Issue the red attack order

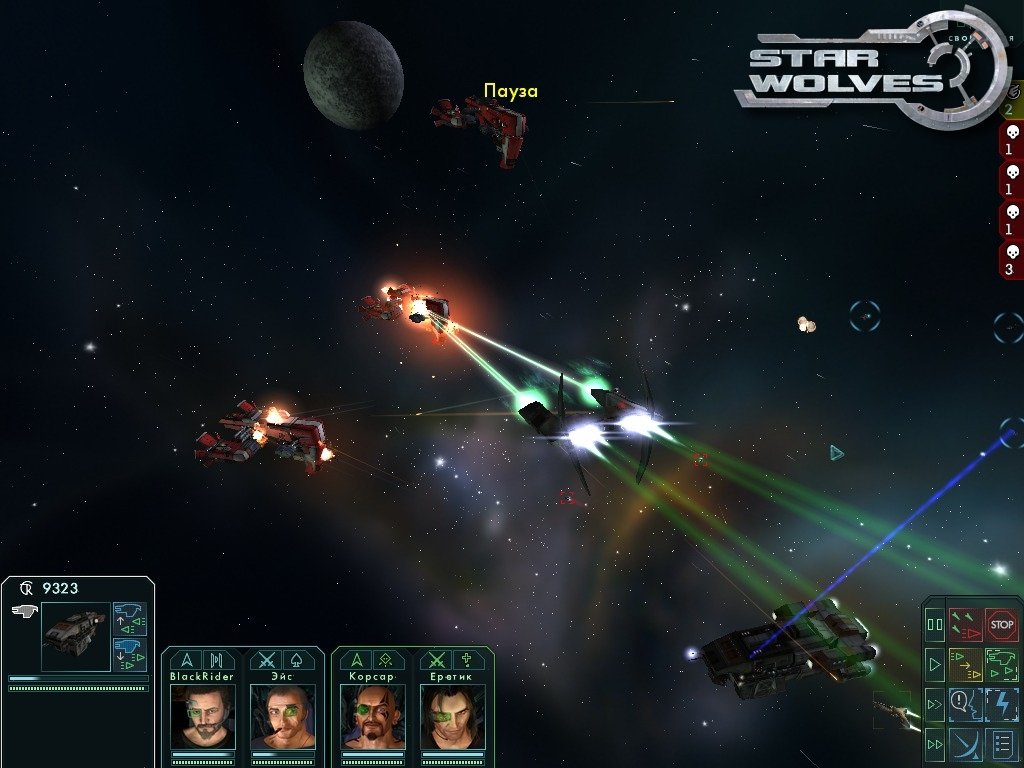point(965,625)
